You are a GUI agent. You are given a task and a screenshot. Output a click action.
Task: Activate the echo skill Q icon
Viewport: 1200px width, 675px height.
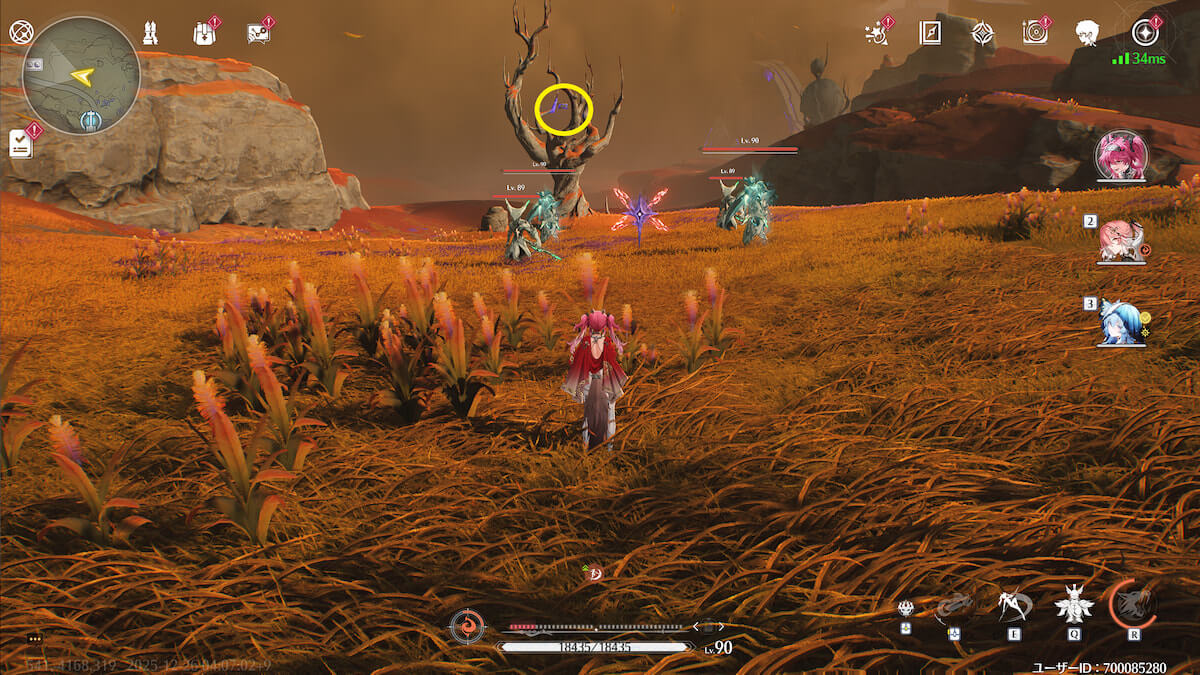coord(1073,605)
